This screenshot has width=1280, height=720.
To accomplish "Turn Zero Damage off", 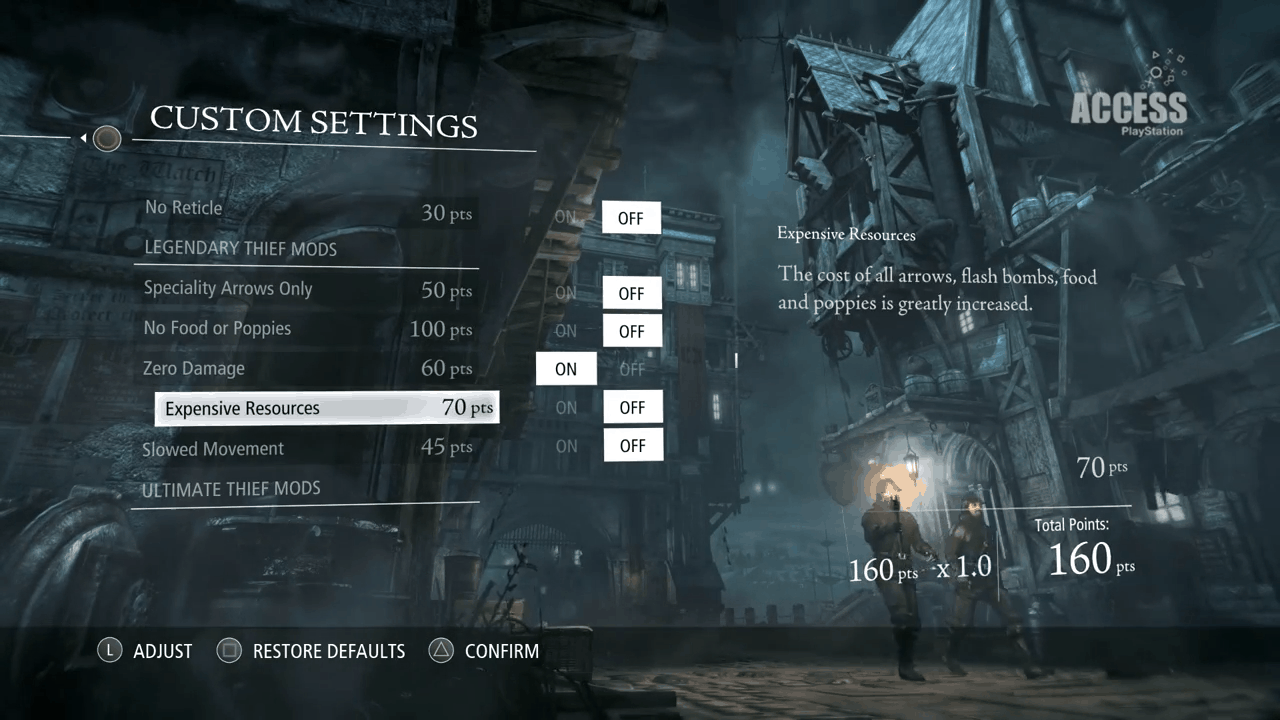I will click(631, 369).
